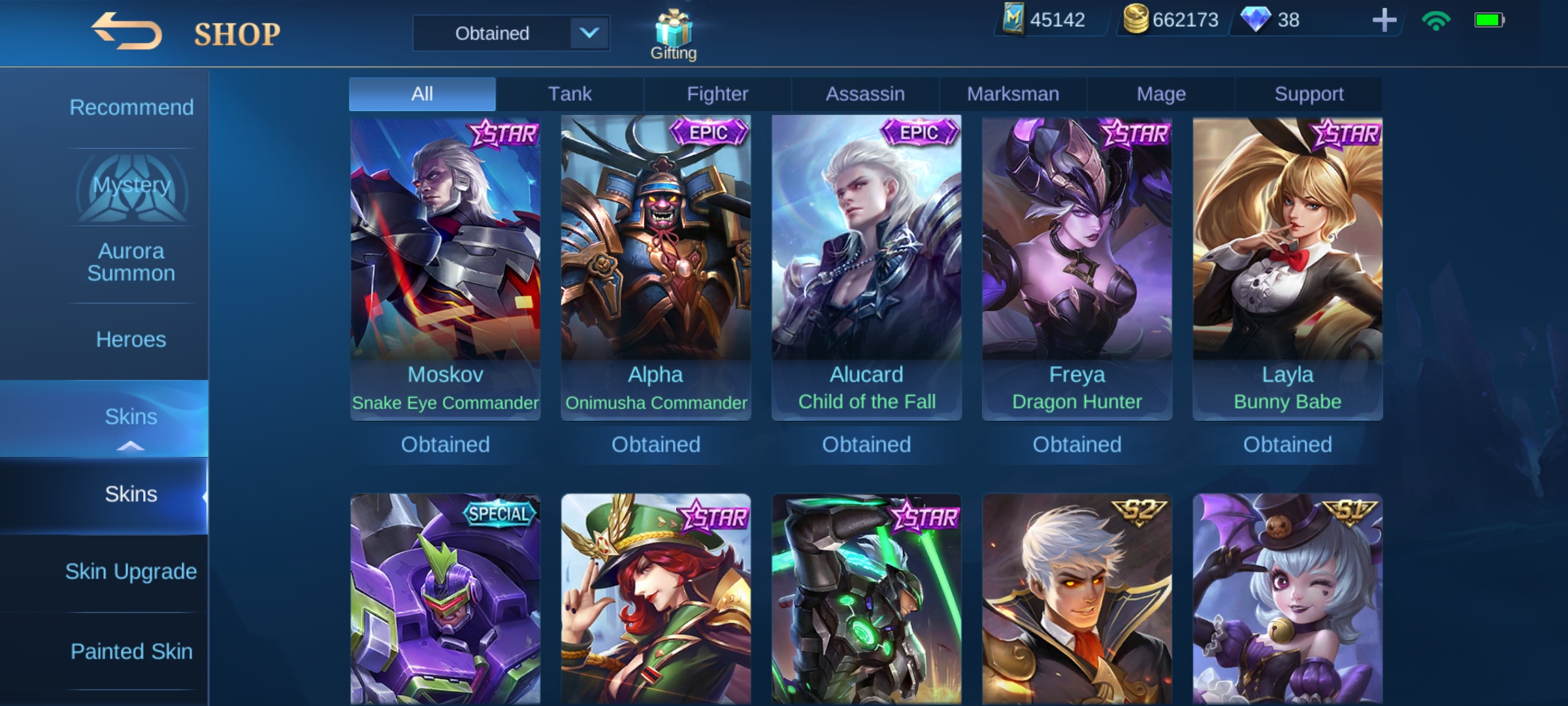Click Obtained under Moskov's skin
Image resolution: width=1568 pixels, height=706 pixels.
coord(446,445)
